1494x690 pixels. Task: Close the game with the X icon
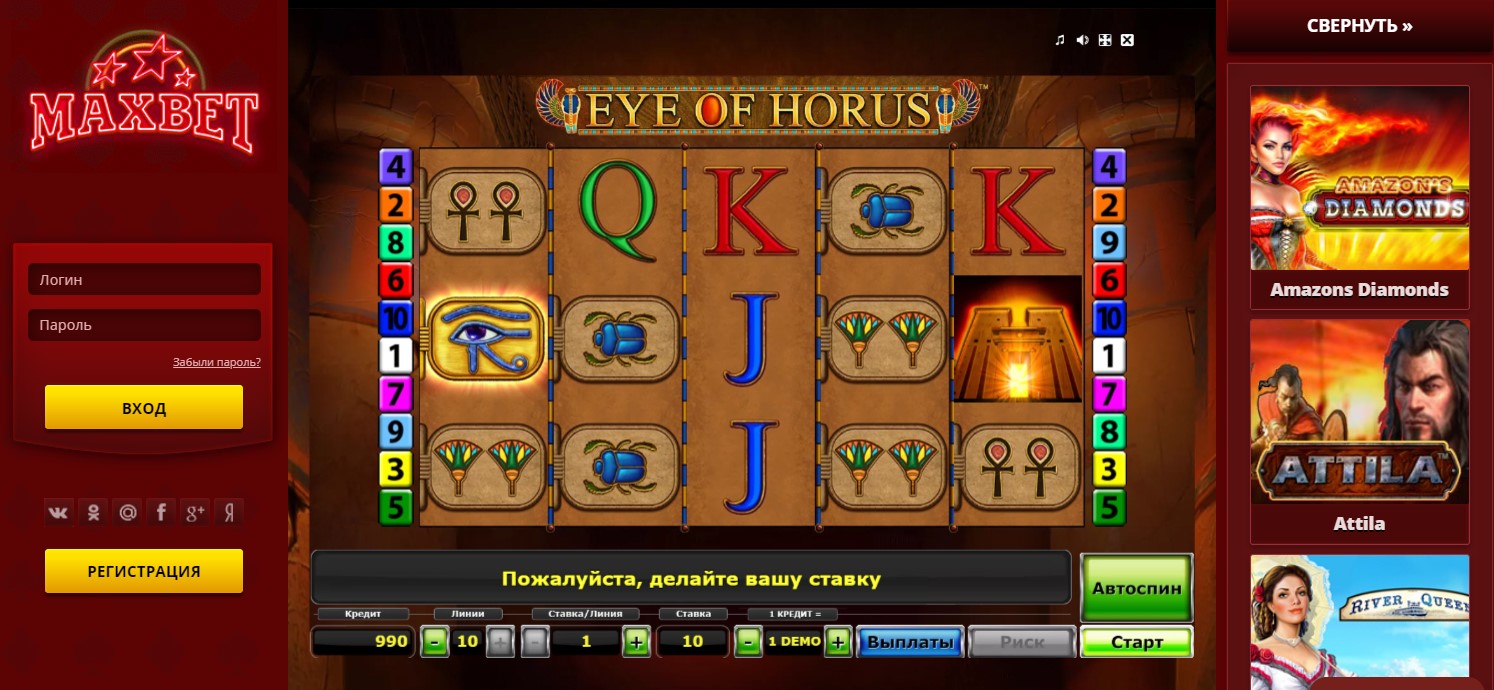pyautogui.click(x=1128, y=40)
